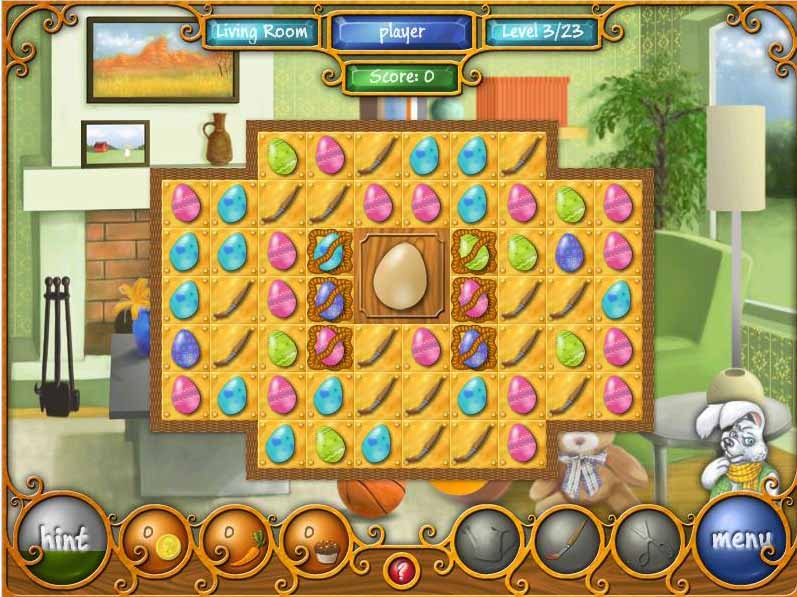Click the player name panel
The width and height of the screenshot is (797, 597).
[402, 32]
